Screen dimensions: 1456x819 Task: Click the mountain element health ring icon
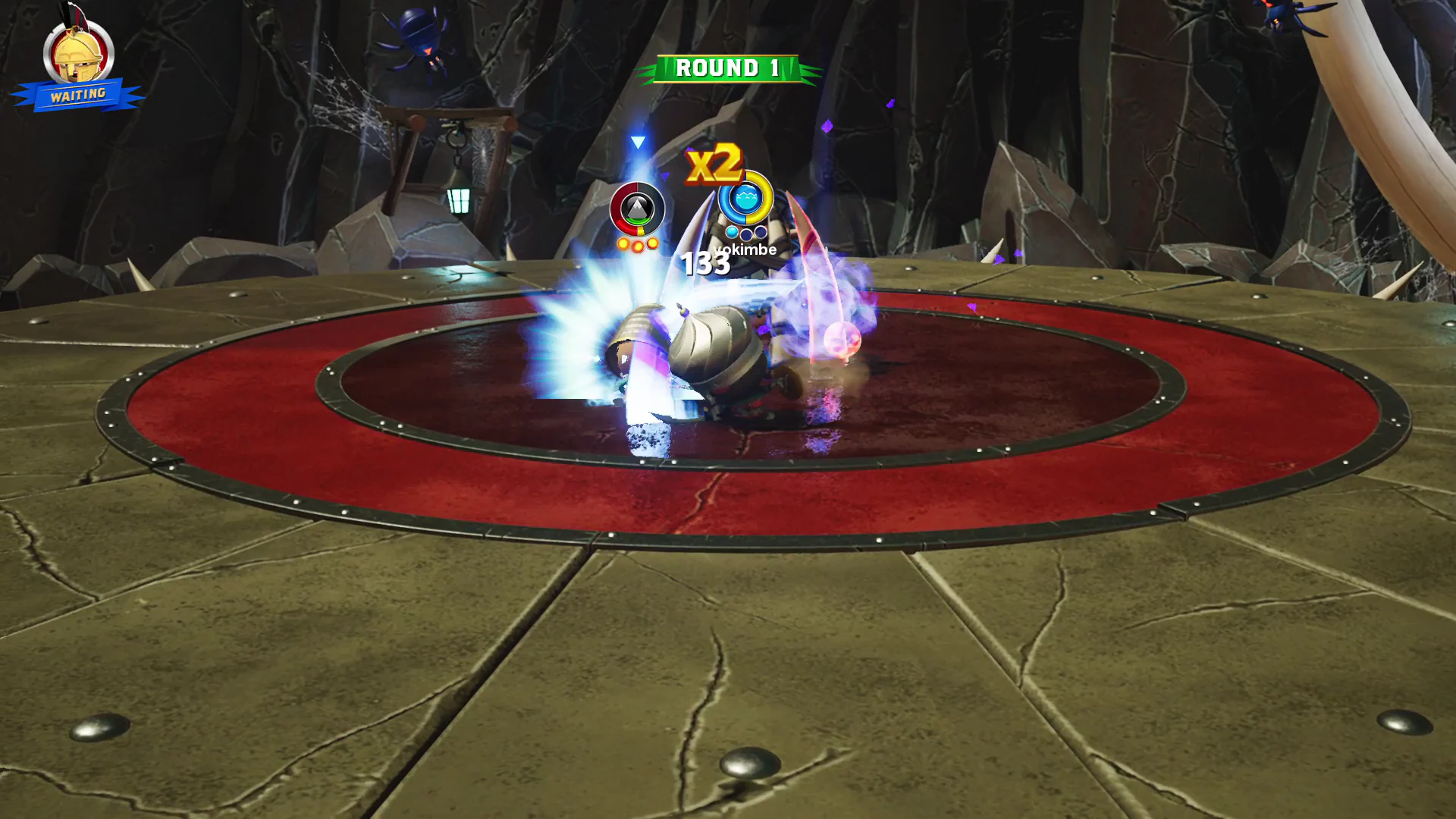636,206
